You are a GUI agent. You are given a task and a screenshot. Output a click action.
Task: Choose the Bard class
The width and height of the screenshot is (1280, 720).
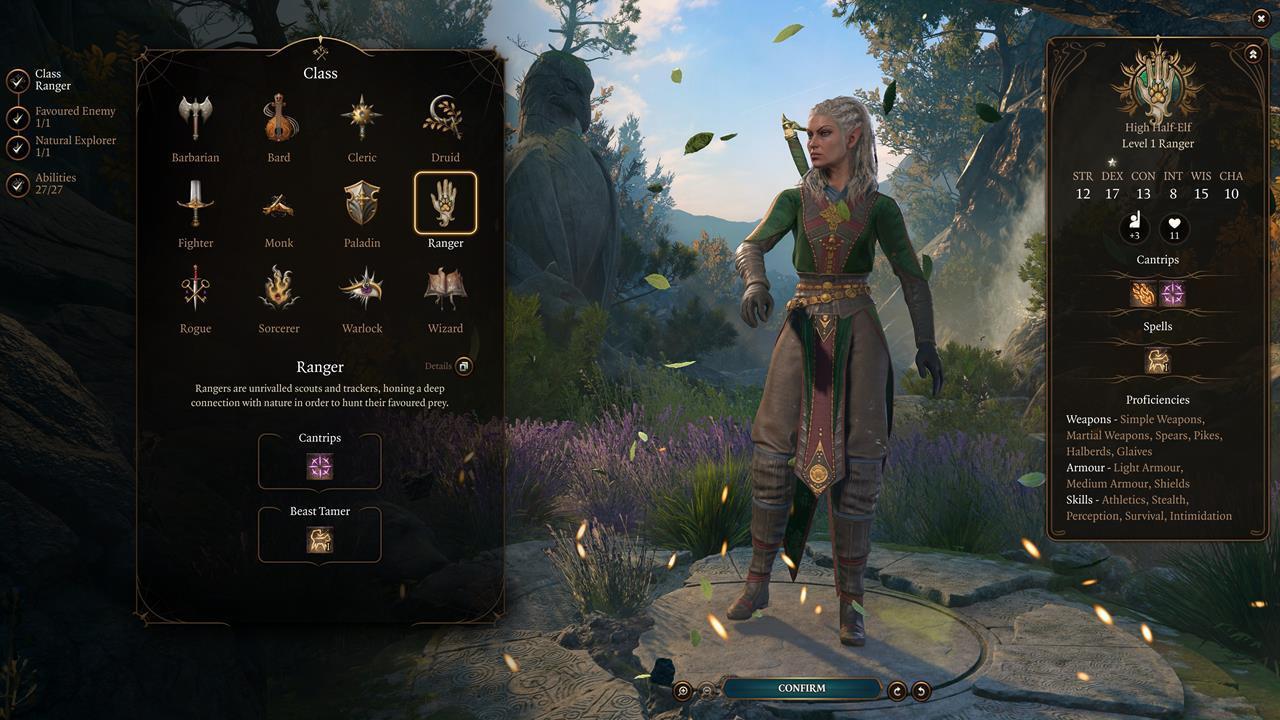tap(279, 120)
